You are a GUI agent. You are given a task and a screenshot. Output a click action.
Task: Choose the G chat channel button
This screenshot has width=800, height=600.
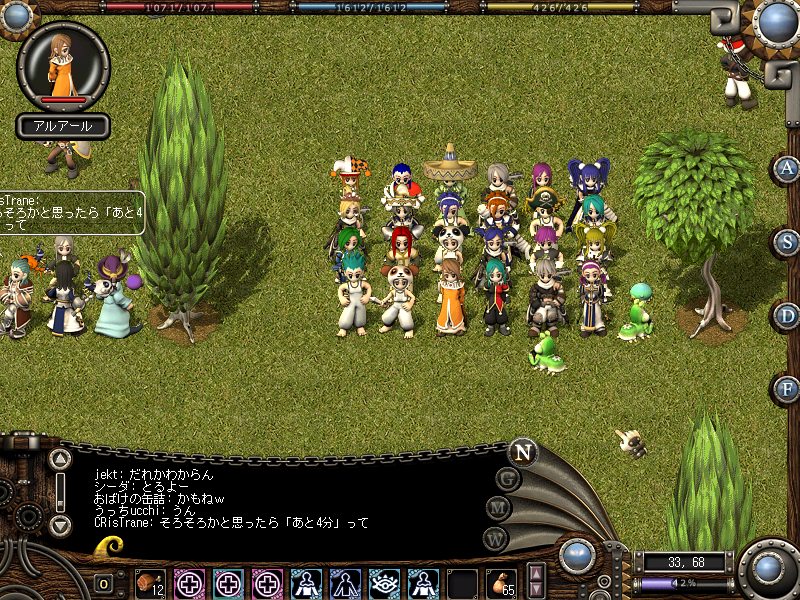click(509, 479)
